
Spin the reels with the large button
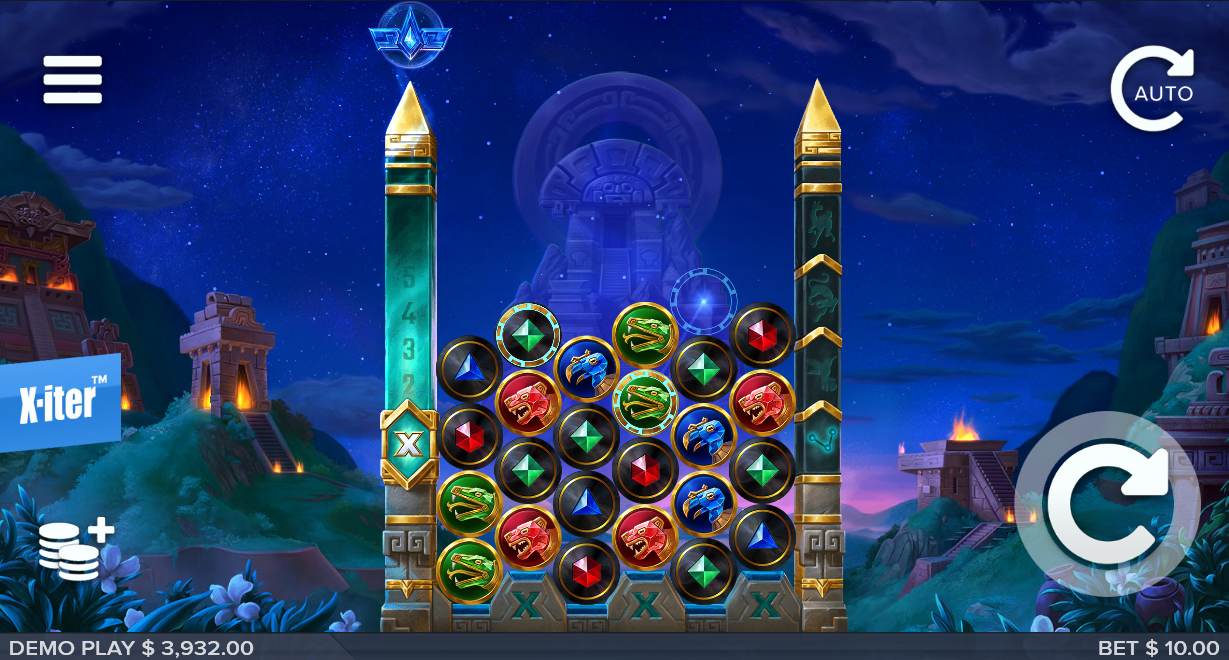pos(1107,503)
